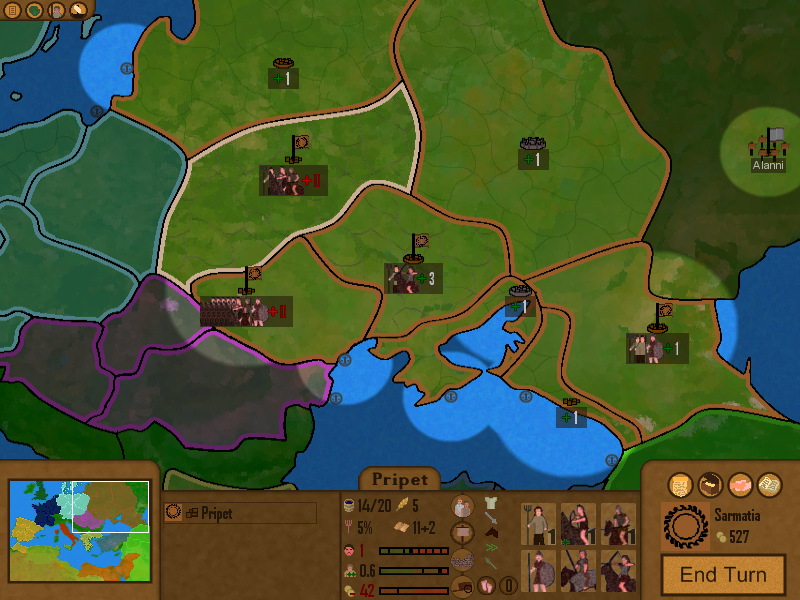Open the open book icon

769,484
